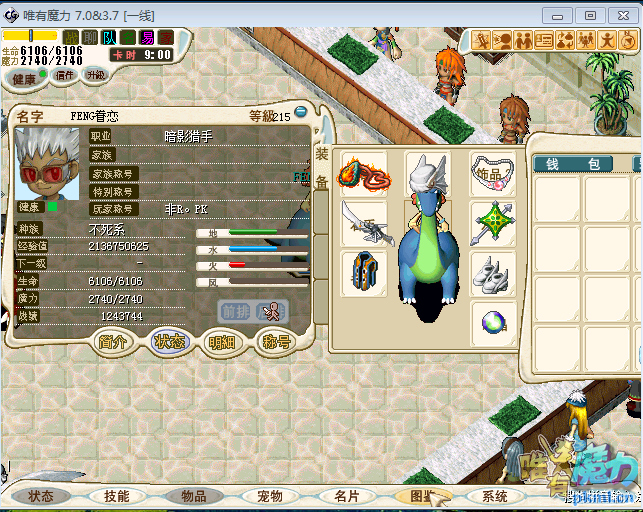Select the flame whip equipment slot
The image size is (643, 512).
(363, 175)
